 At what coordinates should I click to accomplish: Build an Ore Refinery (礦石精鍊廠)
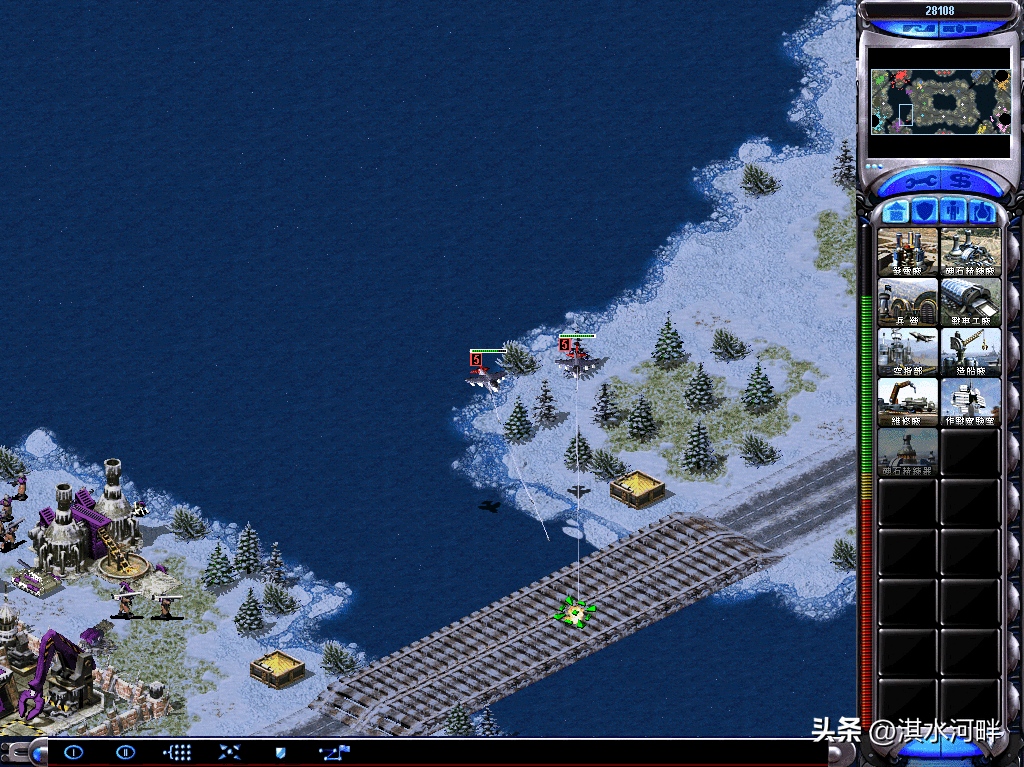click(970, 251)
